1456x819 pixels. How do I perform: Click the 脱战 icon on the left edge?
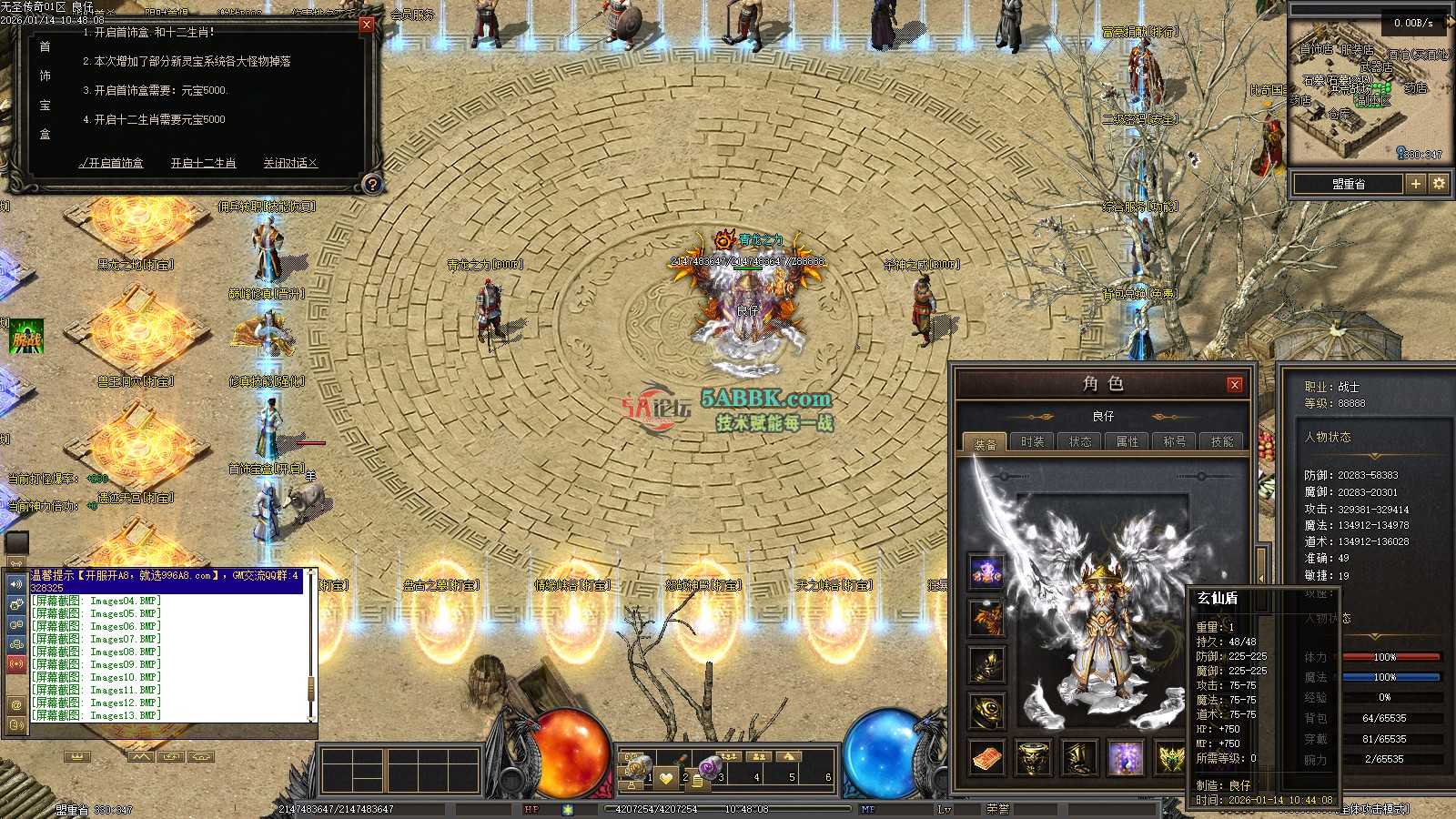pyautogui.click(x=26, y=338)
